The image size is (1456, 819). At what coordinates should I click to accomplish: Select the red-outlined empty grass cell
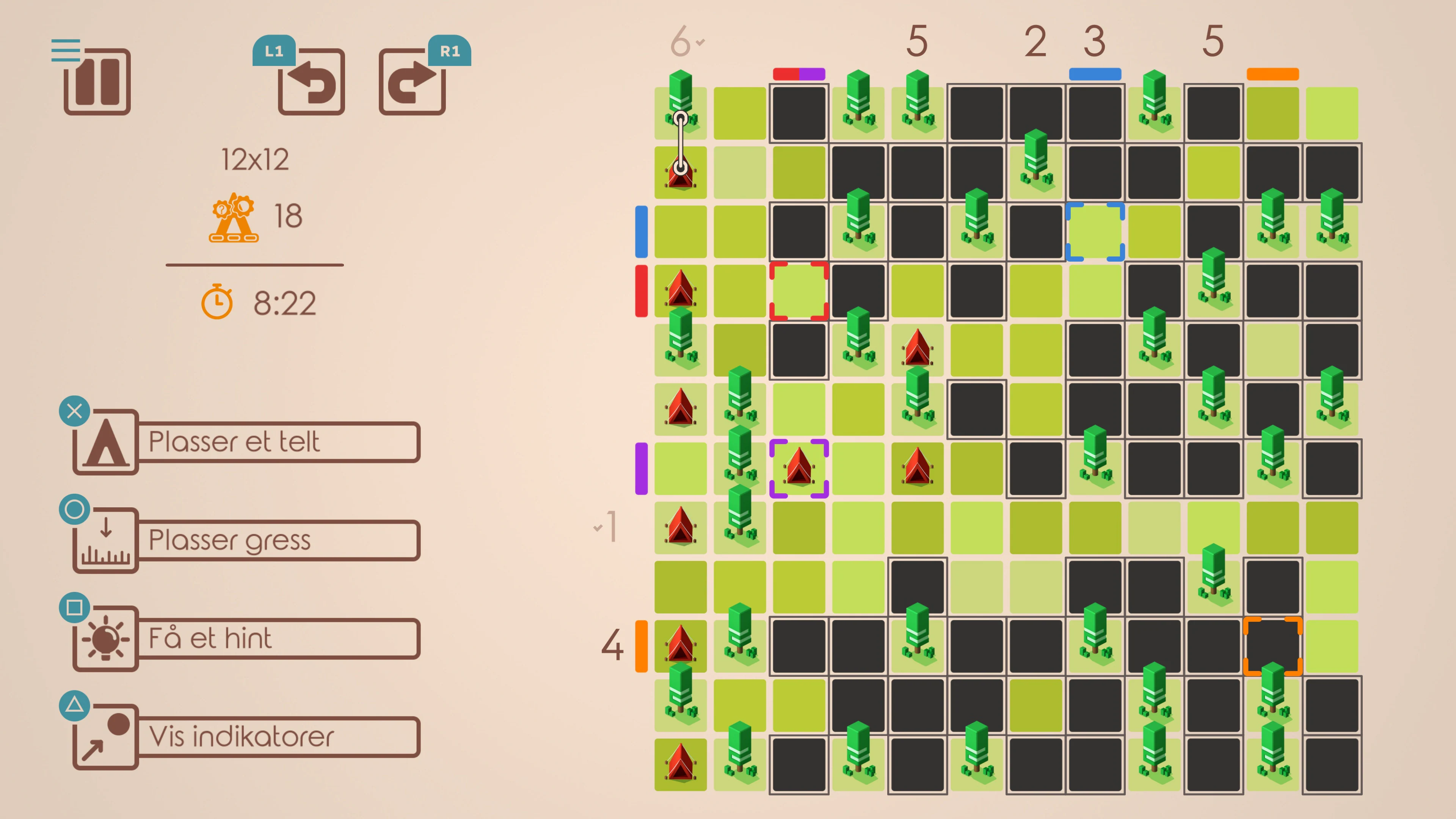point(799,291)
